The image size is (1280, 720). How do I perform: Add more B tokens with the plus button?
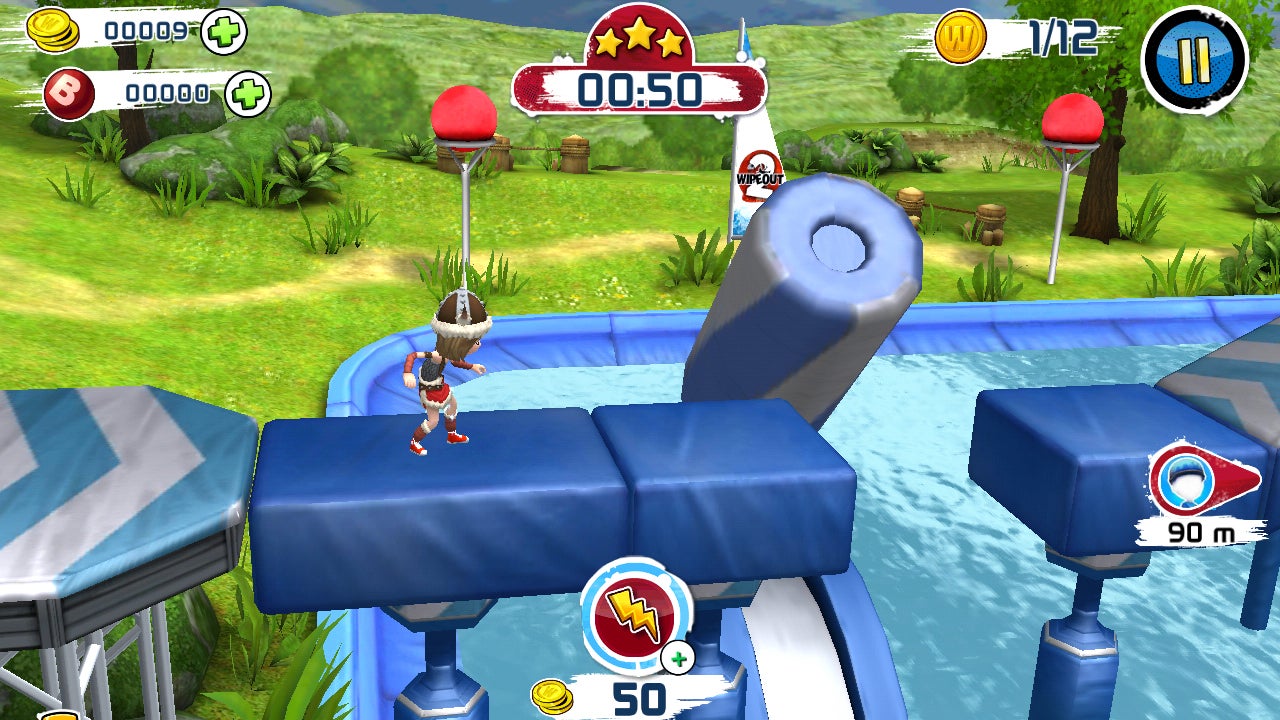(247, 95)
